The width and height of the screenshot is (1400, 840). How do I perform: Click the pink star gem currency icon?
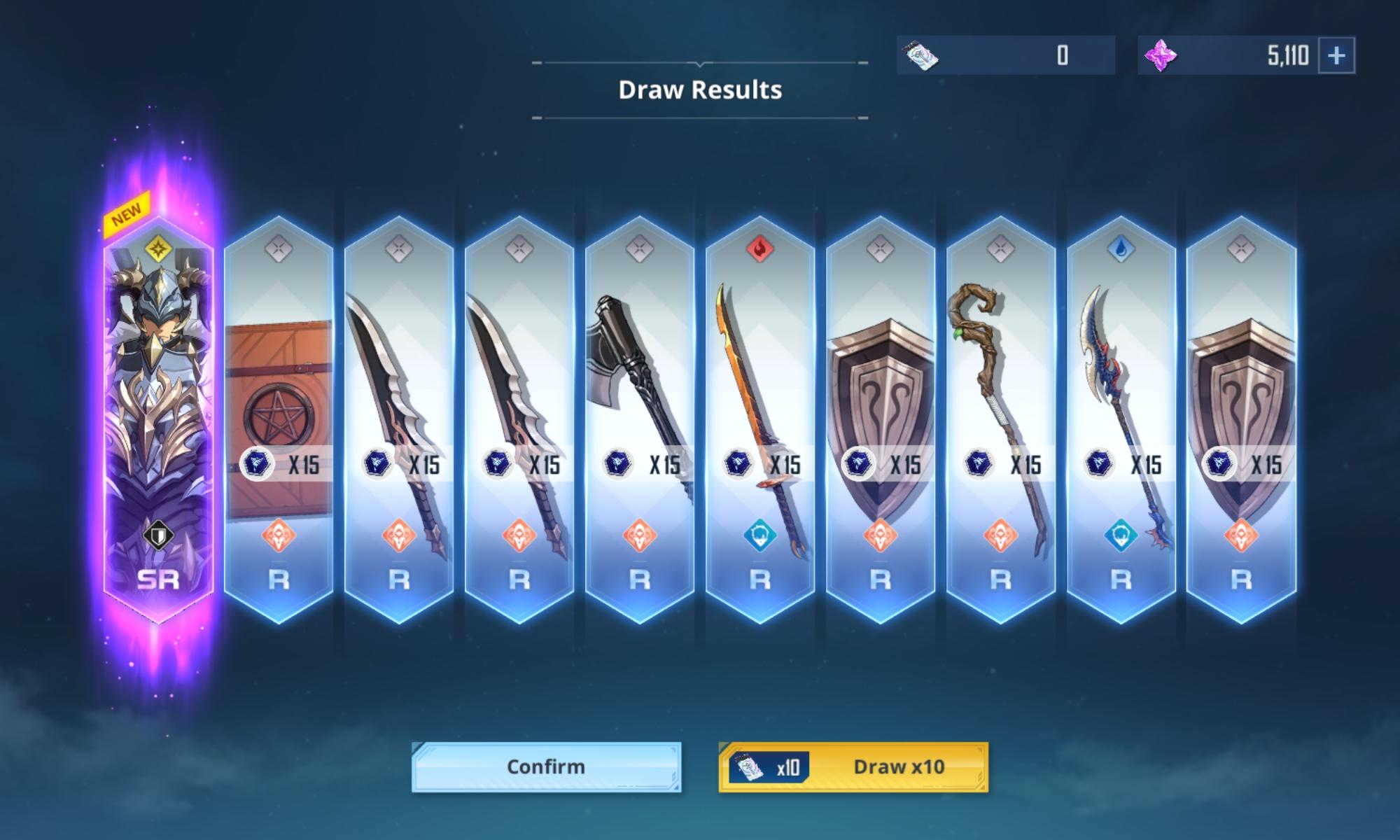[1161, 58]
